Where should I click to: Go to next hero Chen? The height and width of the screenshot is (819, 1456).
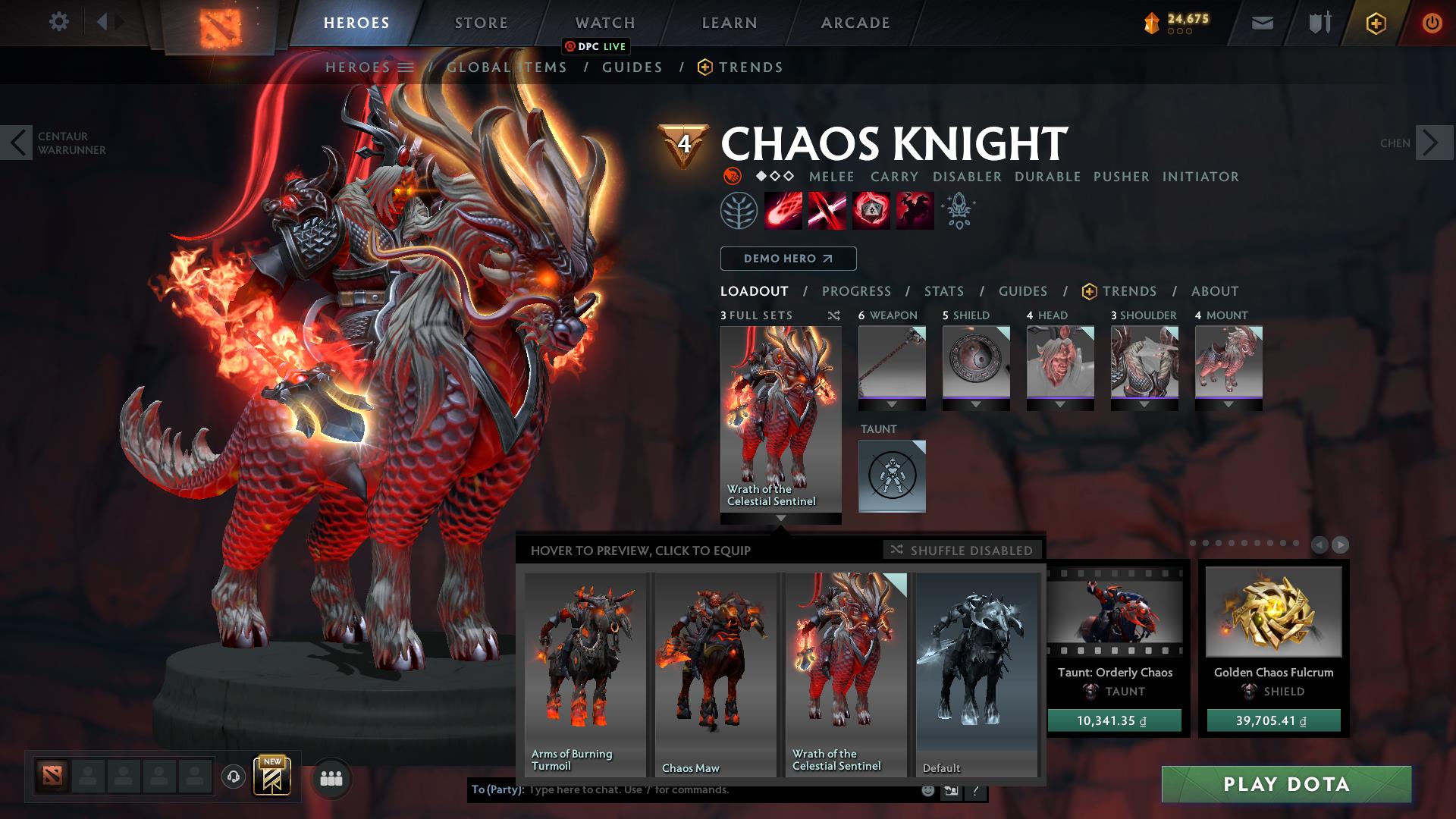click(1433, 143)
